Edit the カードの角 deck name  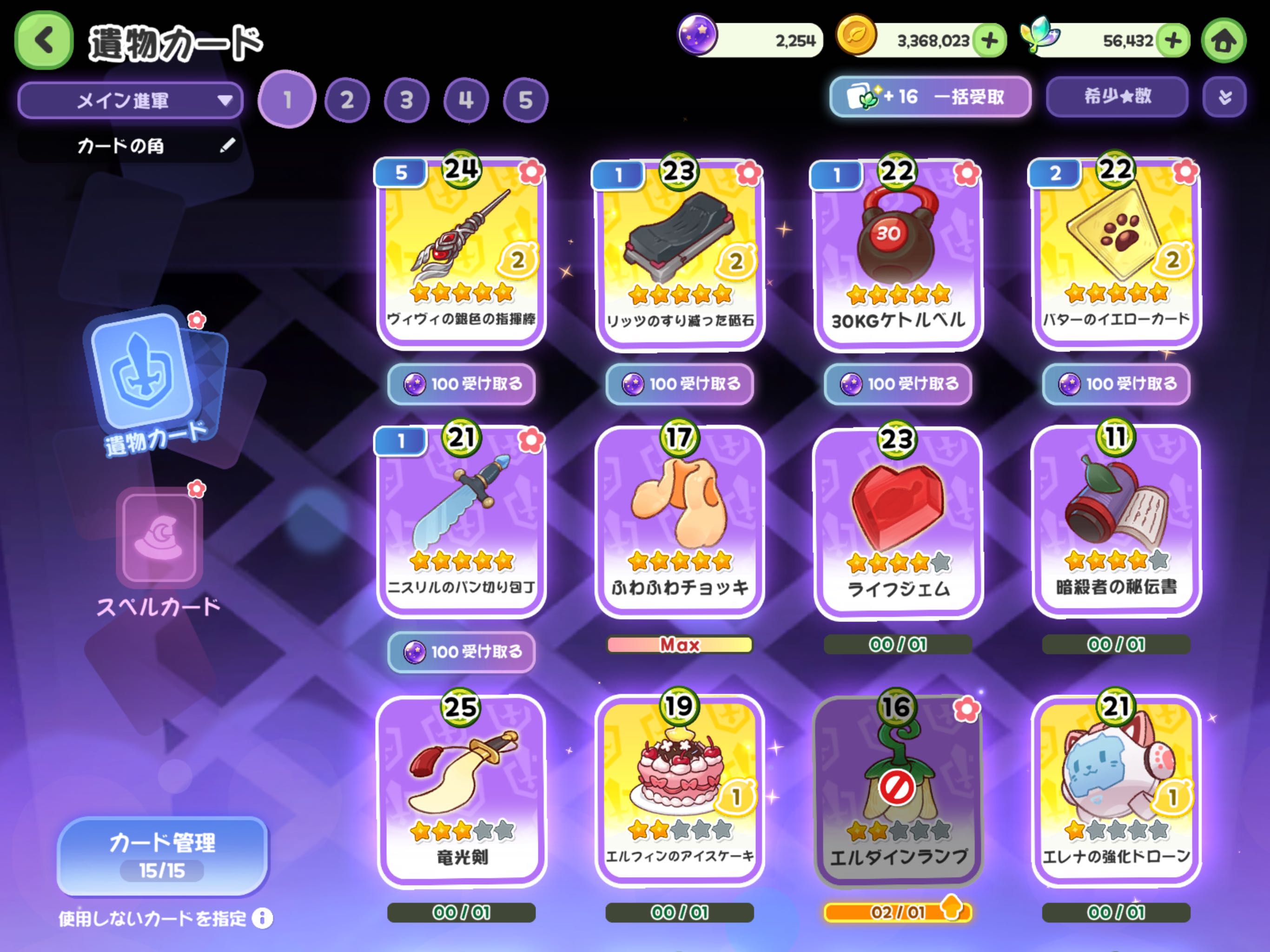click(x=227, y=145)
